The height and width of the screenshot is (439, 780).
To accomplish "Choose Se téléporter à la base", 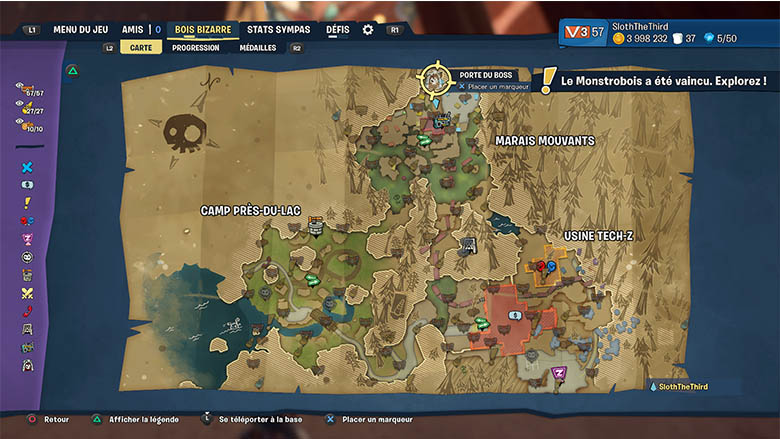I will (259, 420).
